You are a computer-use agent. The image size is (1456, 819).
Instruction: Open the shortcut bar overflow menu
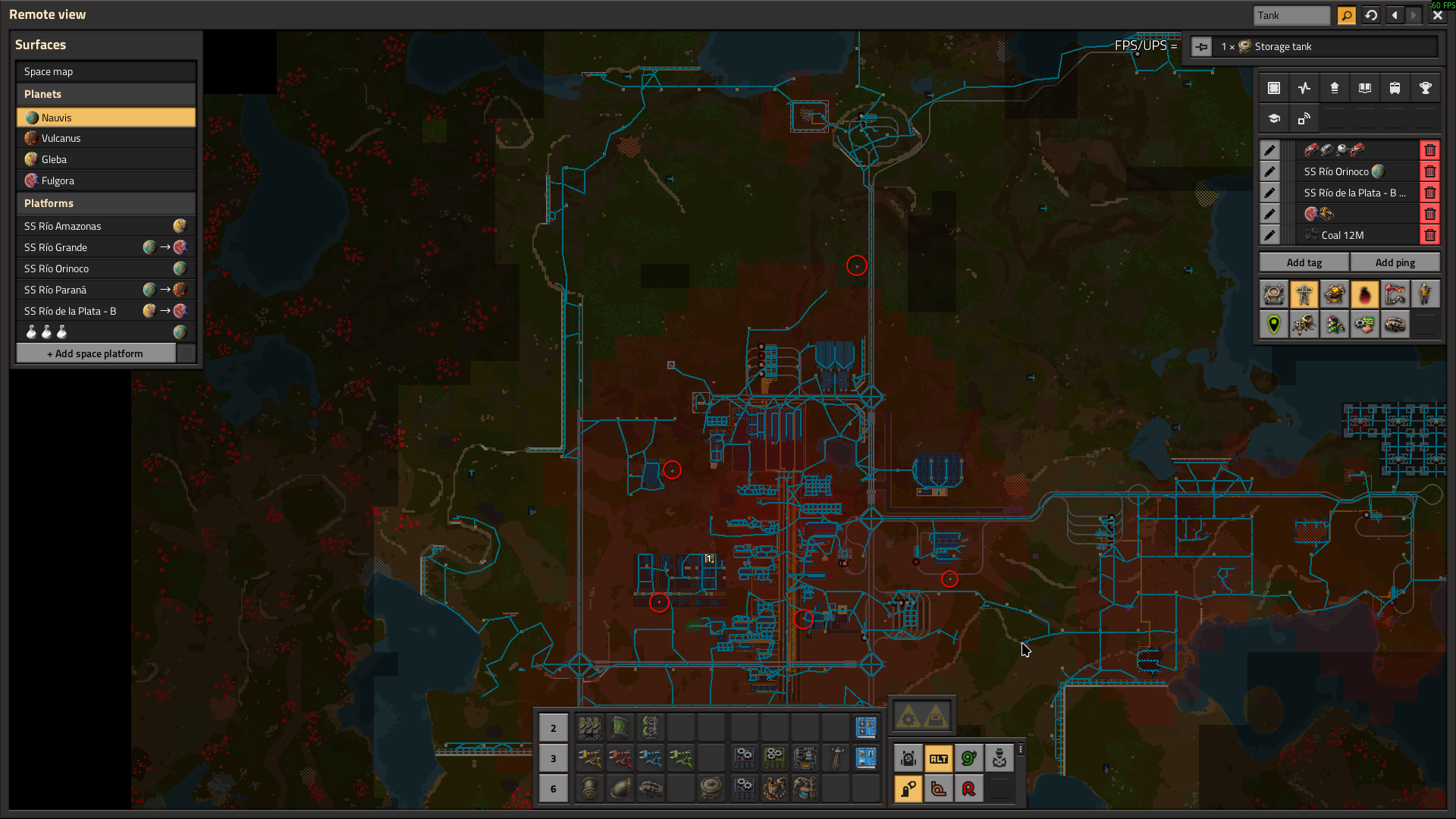coord(1021,751)
